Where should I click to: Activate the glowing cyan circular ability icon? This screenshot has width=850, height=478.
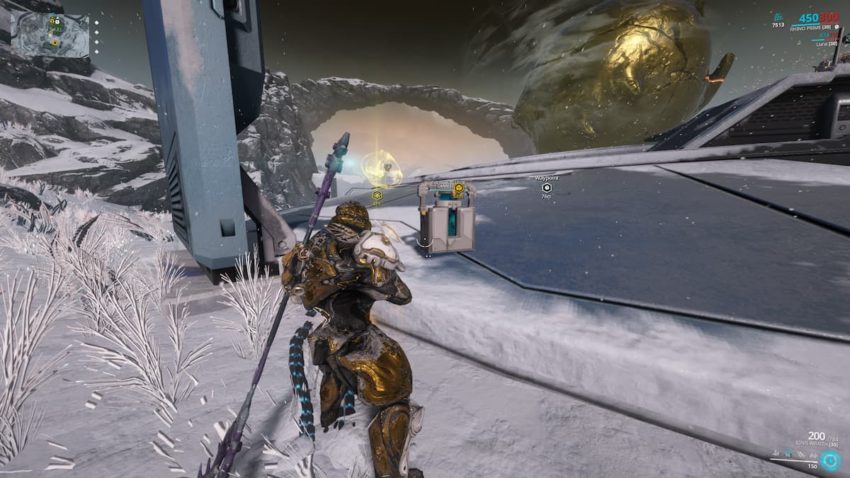(830, 461)
